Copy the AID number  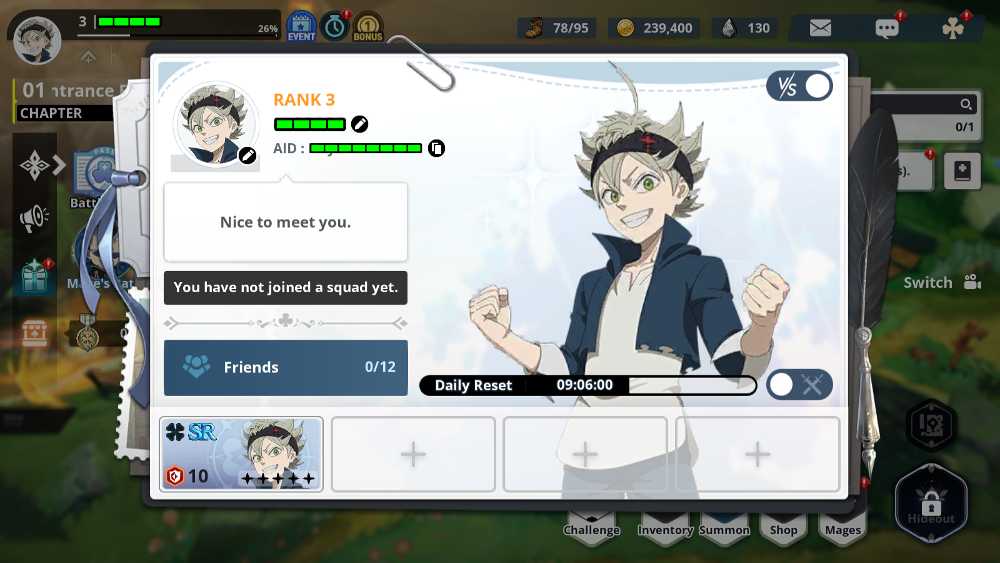tap(436, 148)
